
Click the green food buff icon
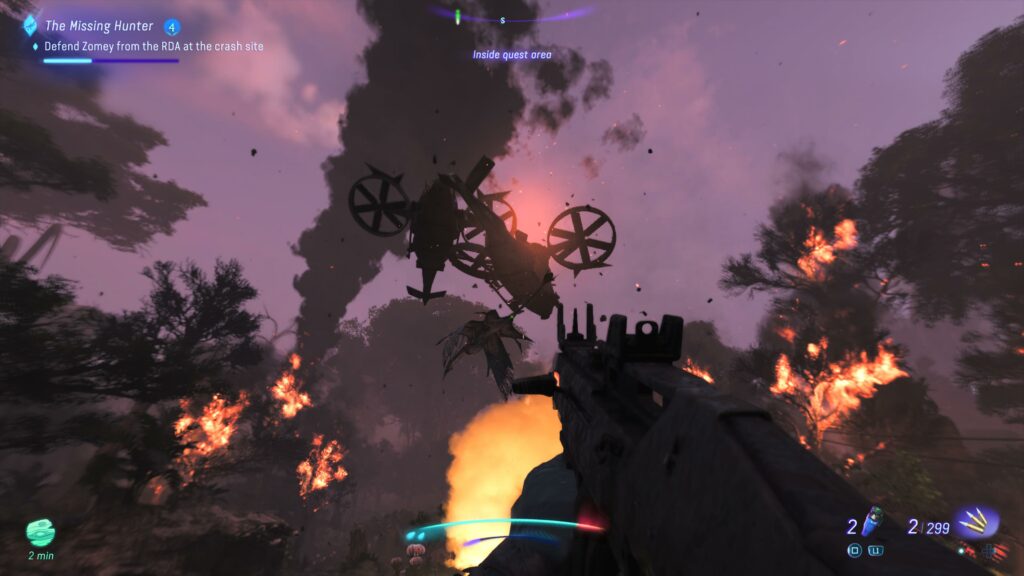41,532
